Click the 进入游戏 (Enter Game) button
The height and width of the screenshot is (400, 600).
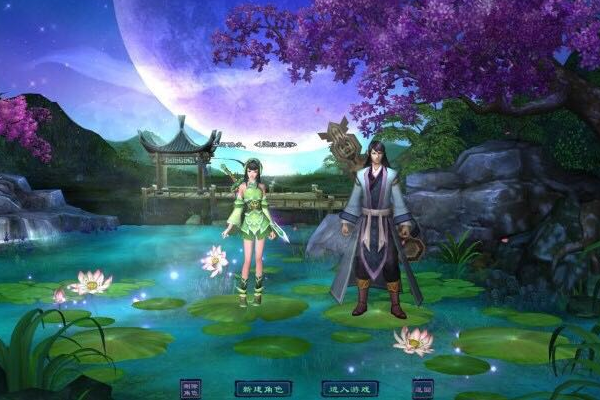(349, 387)
